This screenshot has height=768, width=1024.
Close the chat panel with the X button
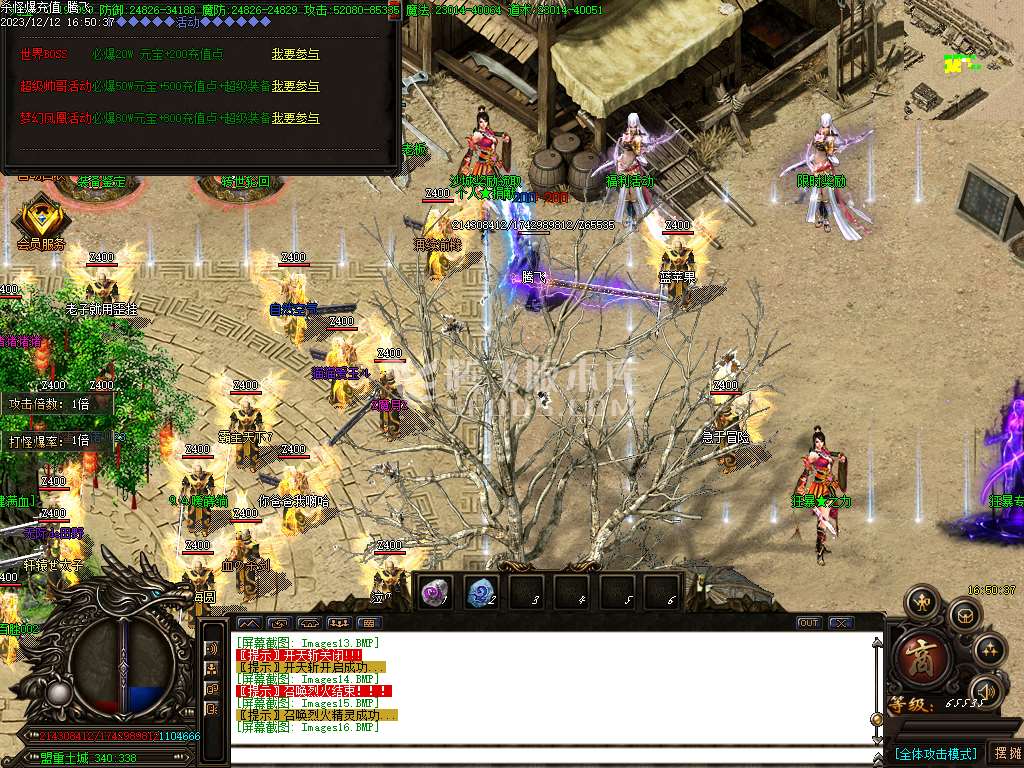click(841, 623)
